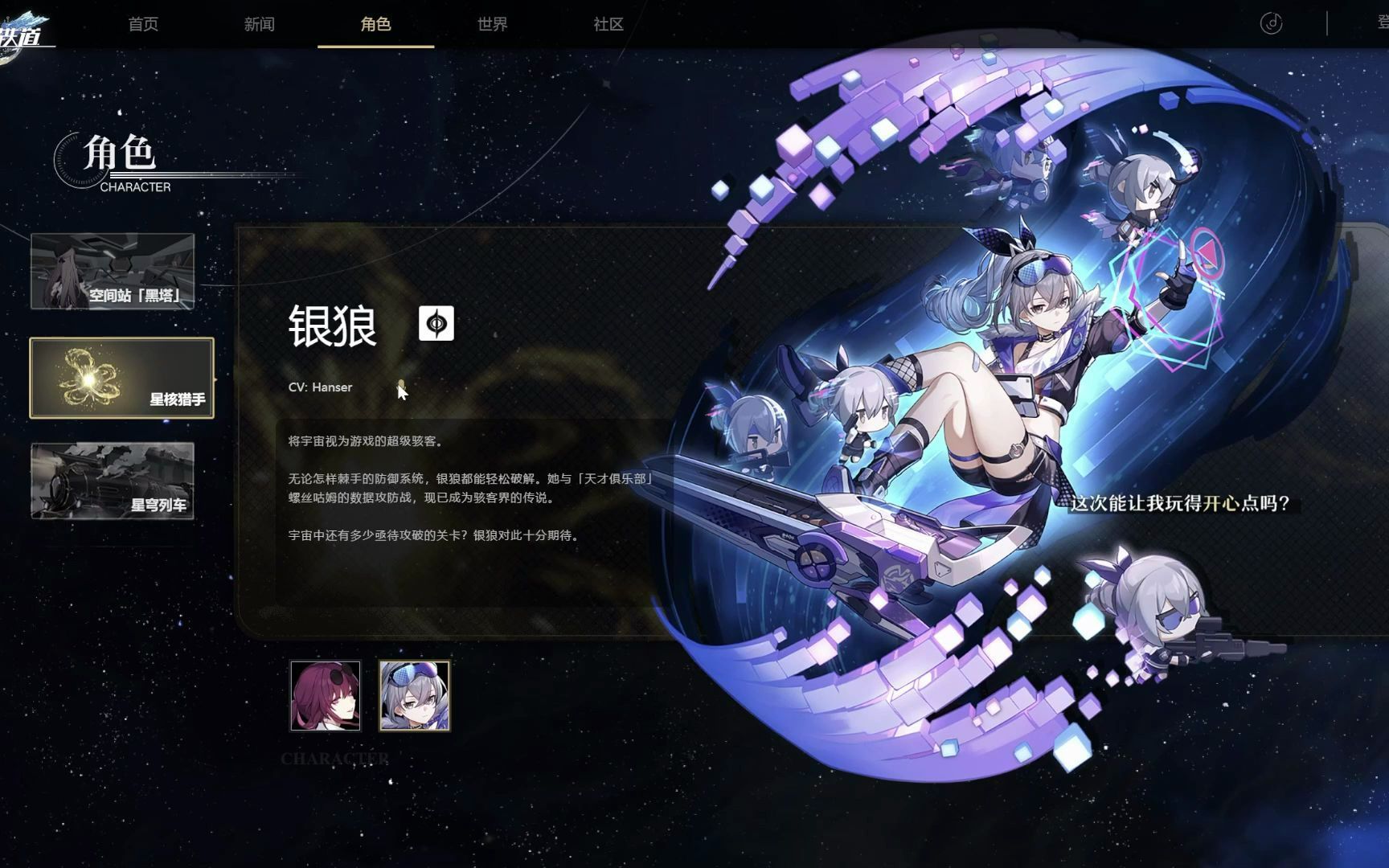1389x868 pixels.
Task: Switch to the 社区 community tab
Action: click(608, 24)
